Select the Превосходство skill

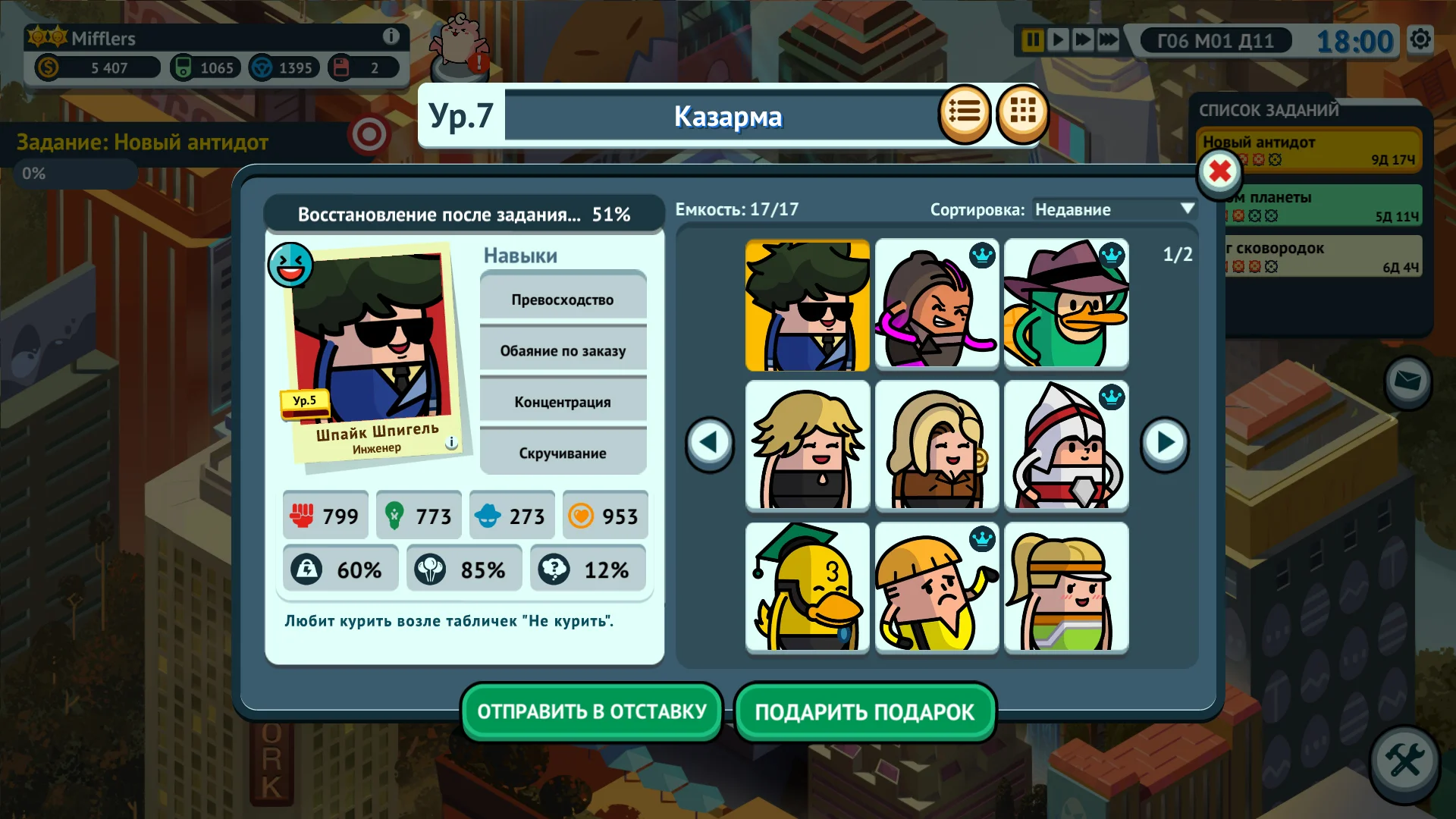click(x=563, y=299)
